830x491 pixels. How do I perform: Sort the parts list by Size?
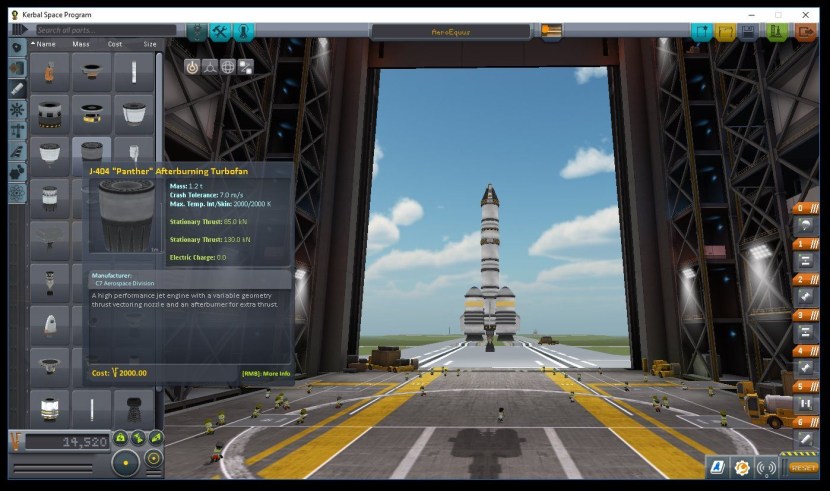pos(149,44)
